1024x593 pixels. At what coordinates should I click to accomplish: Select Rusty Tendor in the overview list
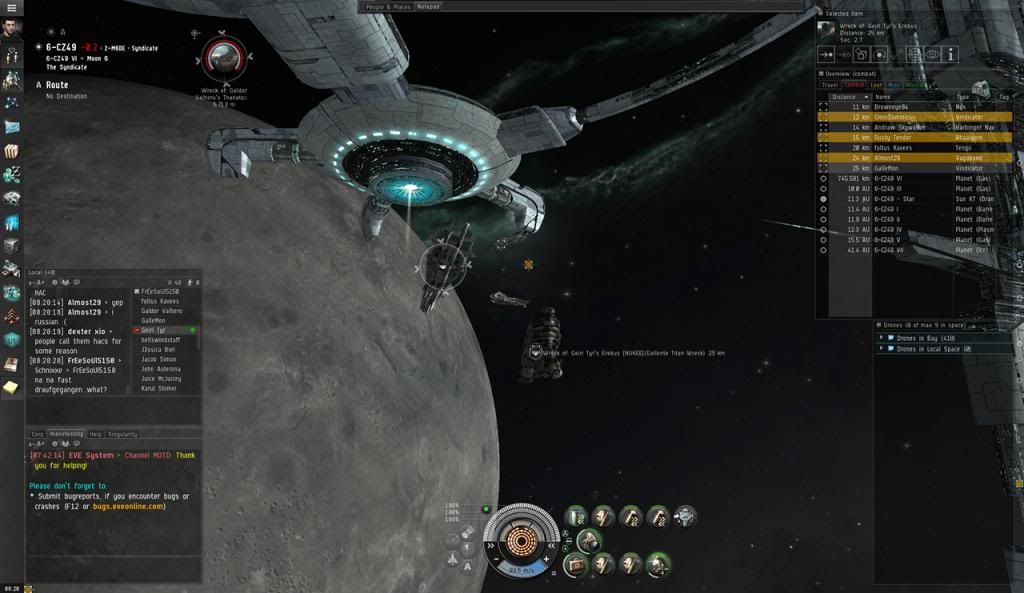tap(893, 138)
